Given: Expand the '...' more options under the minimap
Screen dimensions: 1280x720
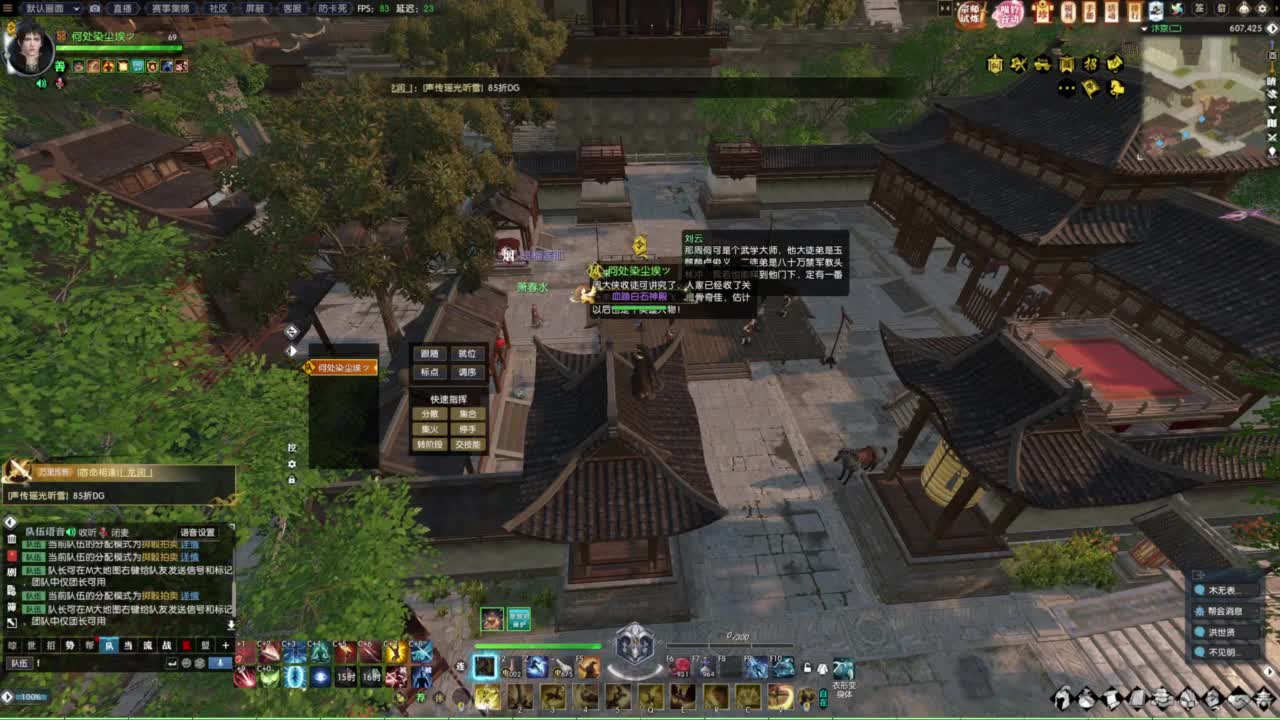Looking at the screenshot, I should pos(1066,87).
